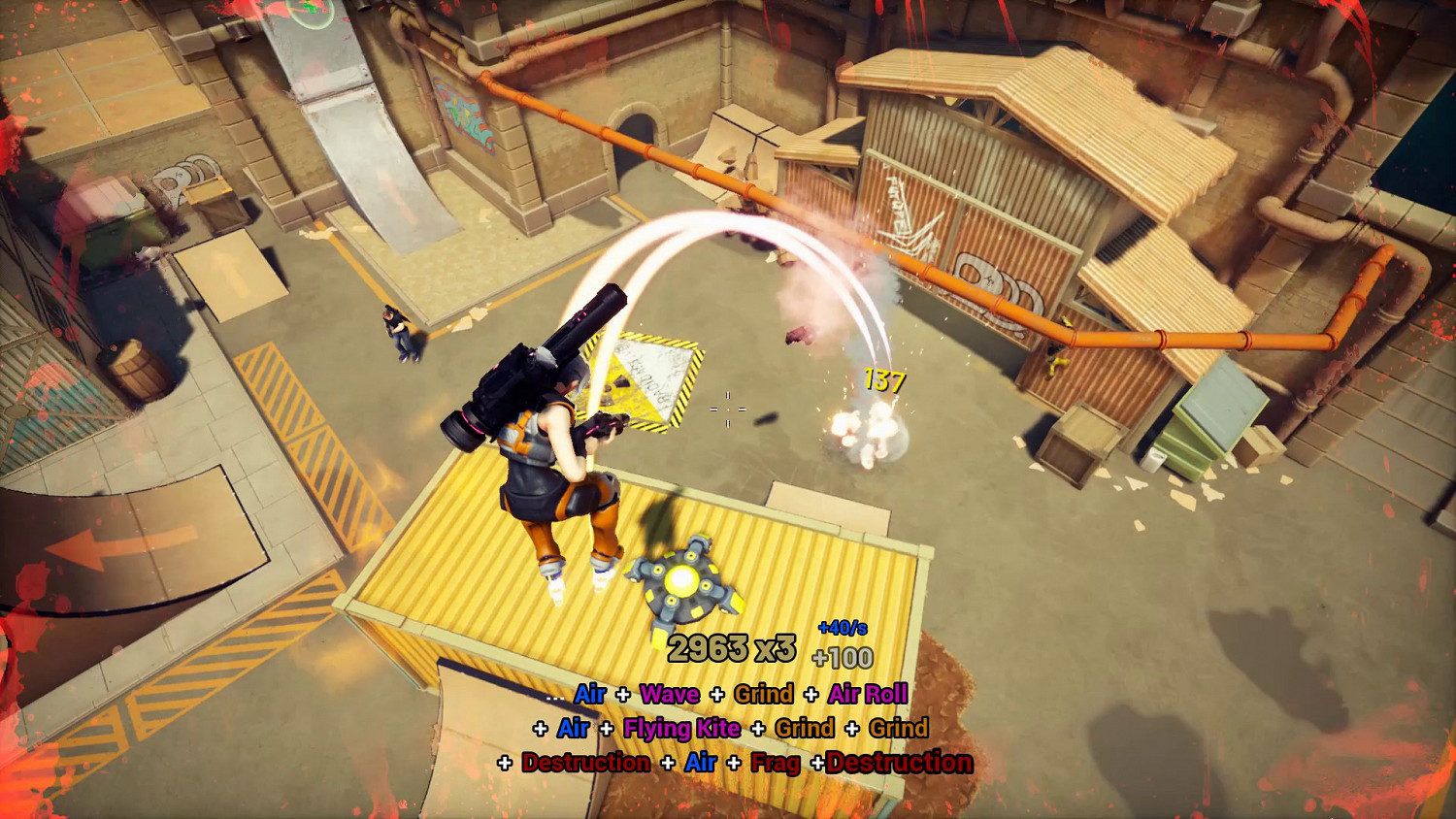Viewport: 1456px width, 819px height.
Task: Click the plus sign before the red Frag label
Action: click(735, 763)
